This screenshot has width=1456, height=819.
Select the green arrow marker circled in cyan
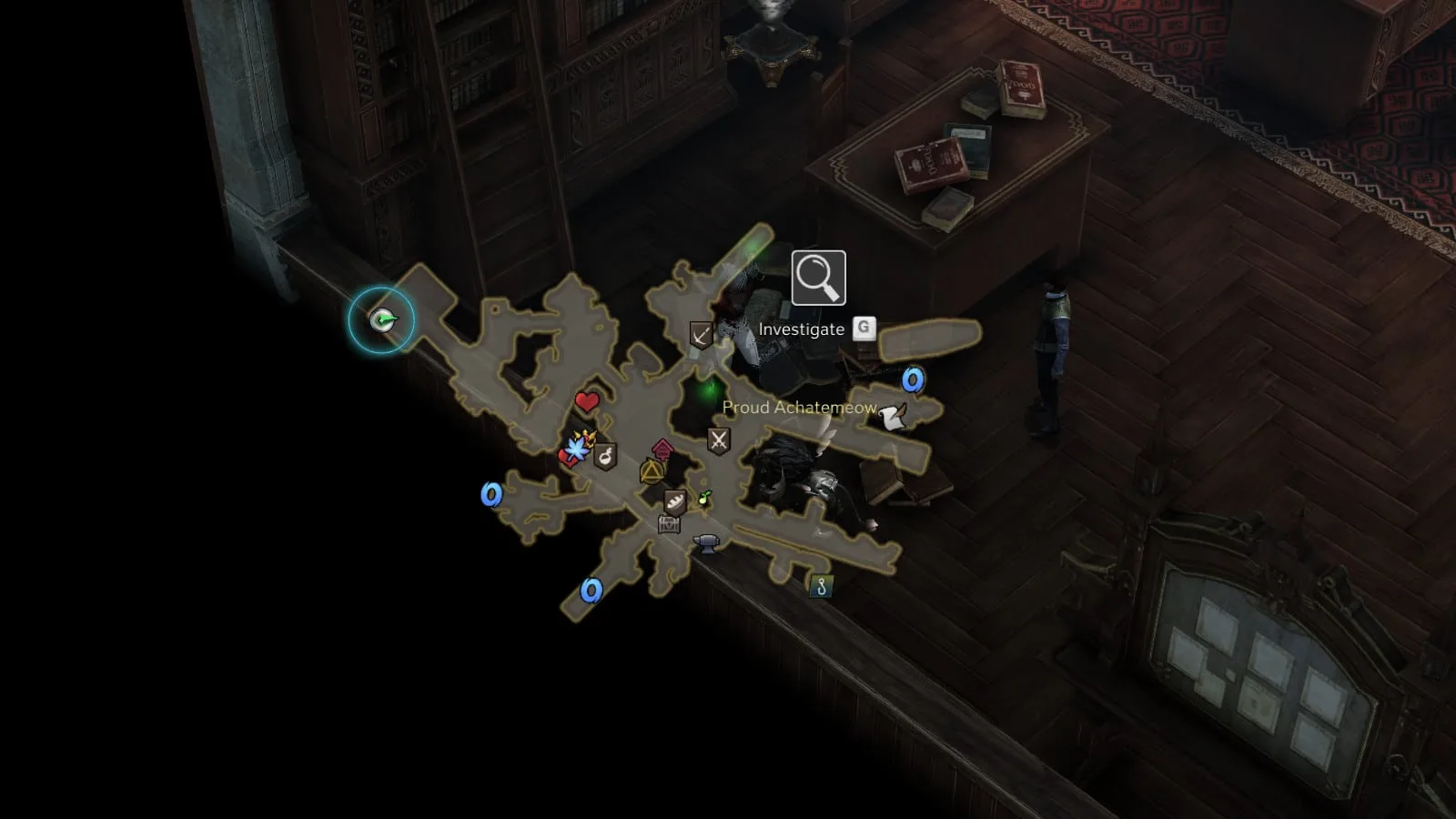(x=382, y=319)
